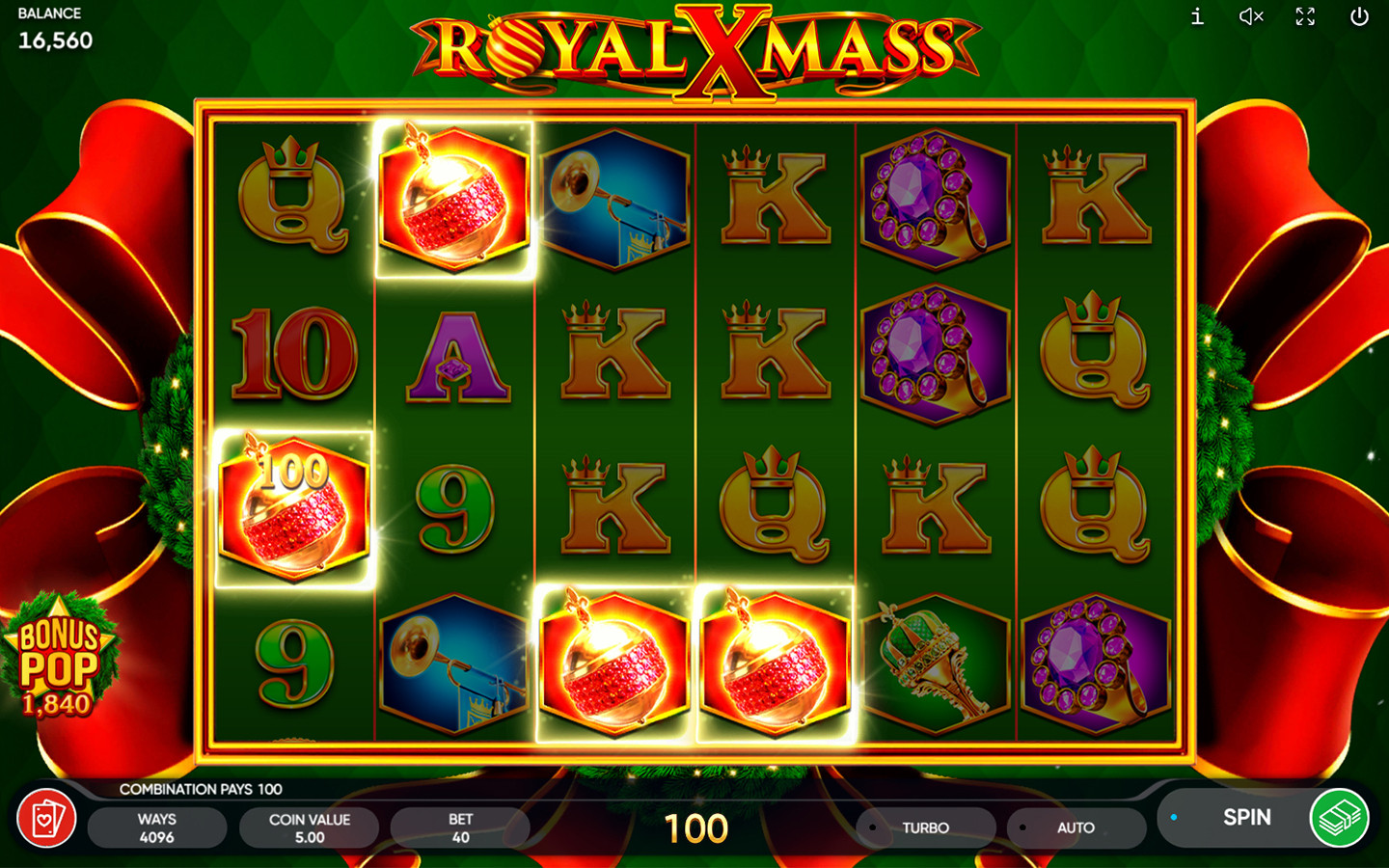Unmute the game sound

(x=1251, y=16)
